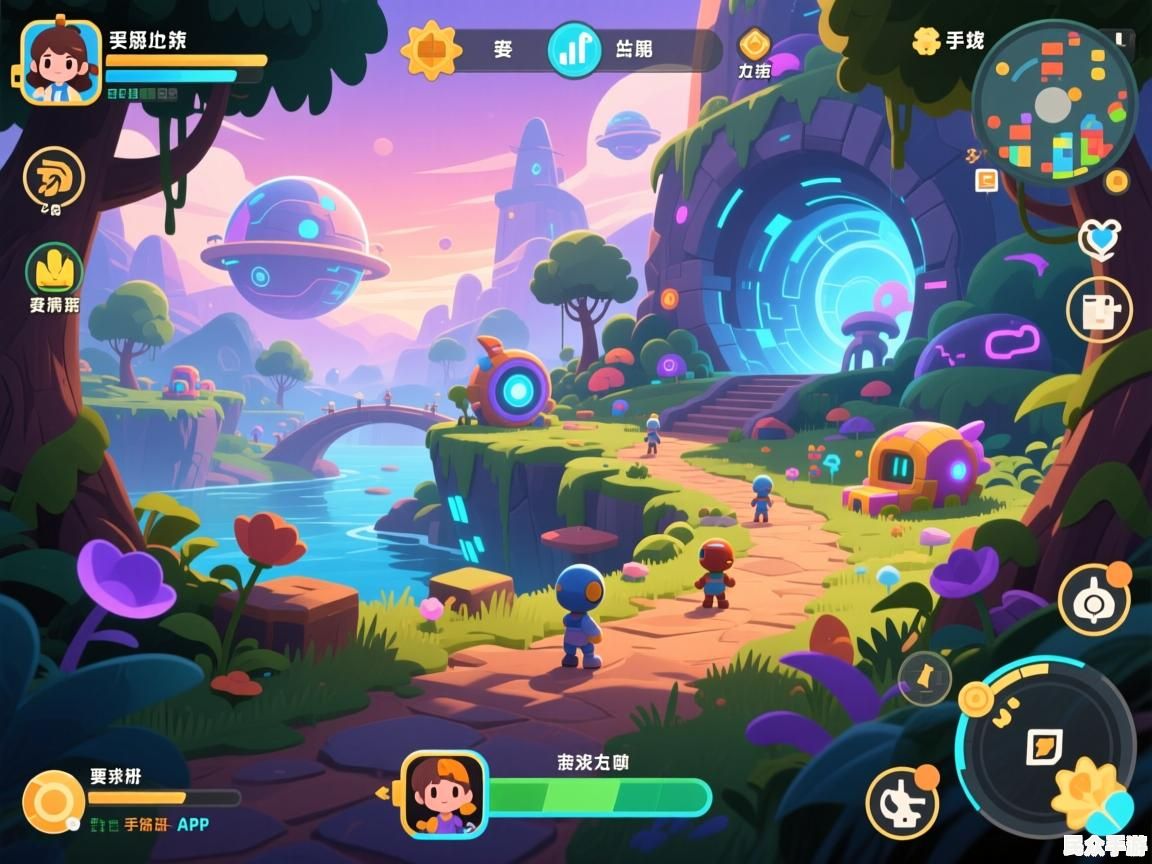Viewport: 1152px width, 864px height.
Task: Open the blue bar-chart stats button
Action: (573, 49)
